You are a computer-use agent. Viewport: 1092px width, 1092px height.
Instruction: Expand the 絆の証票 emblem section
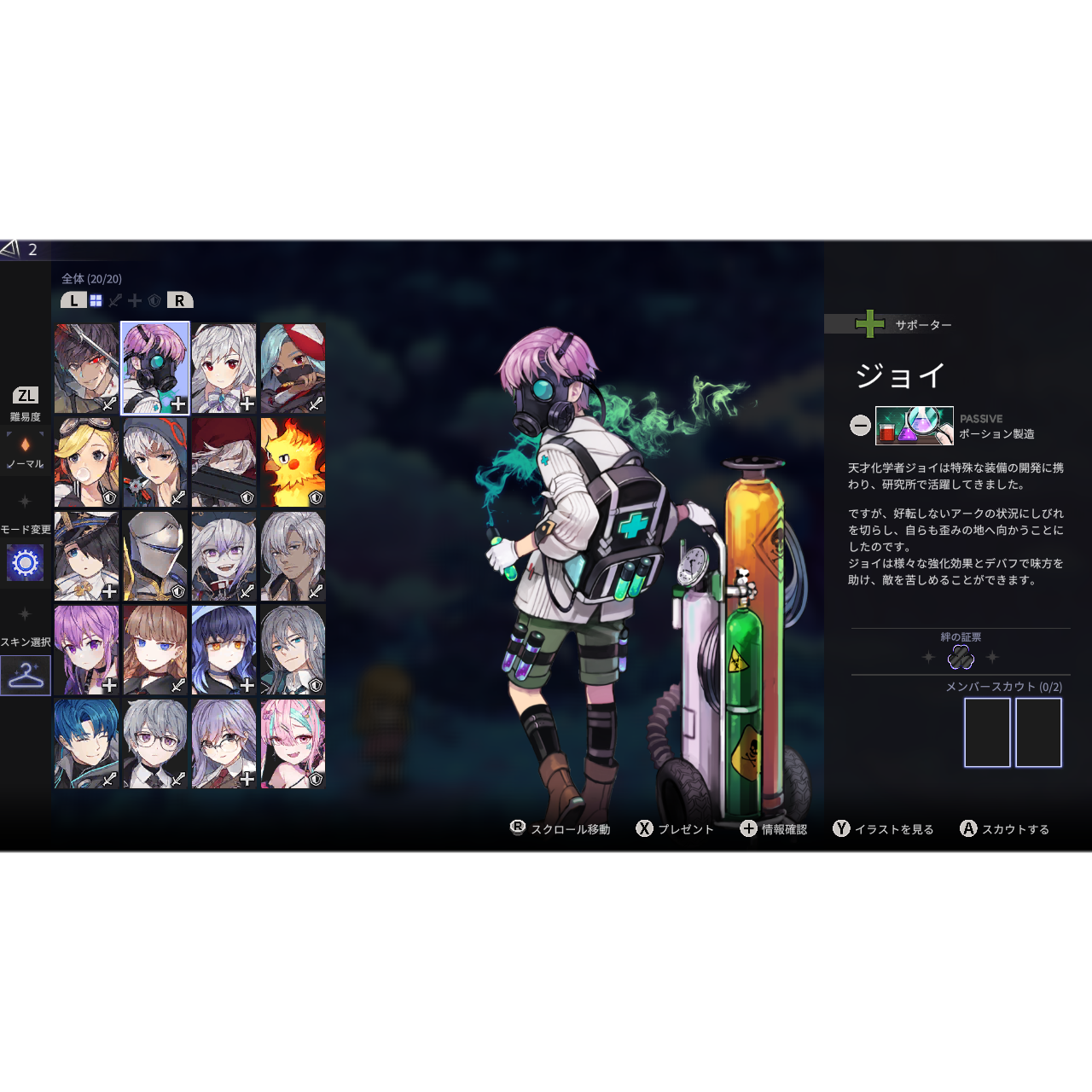[959, 635]
